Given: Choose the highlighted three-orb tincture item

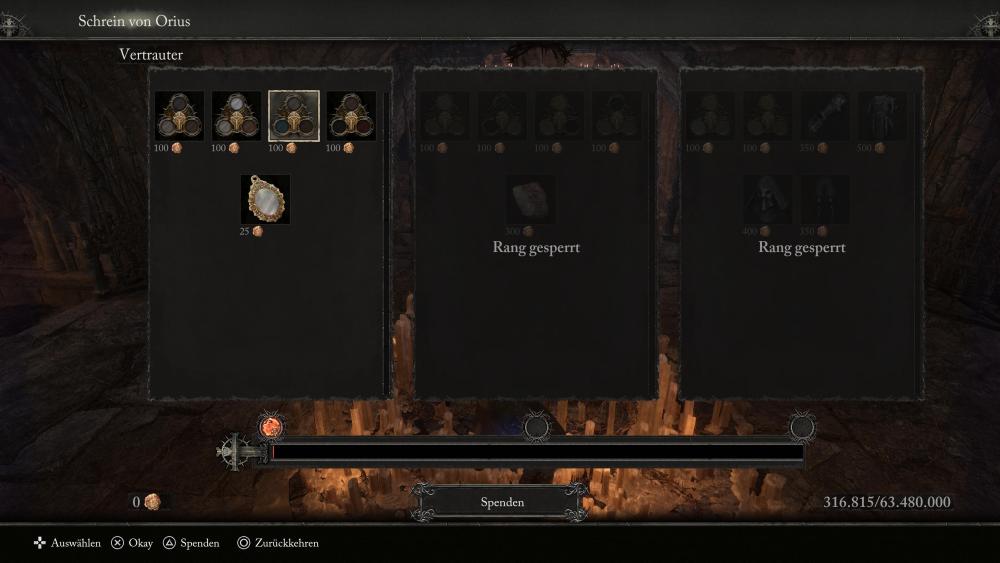Looking at the screenshot, I should tap(294, 116).
